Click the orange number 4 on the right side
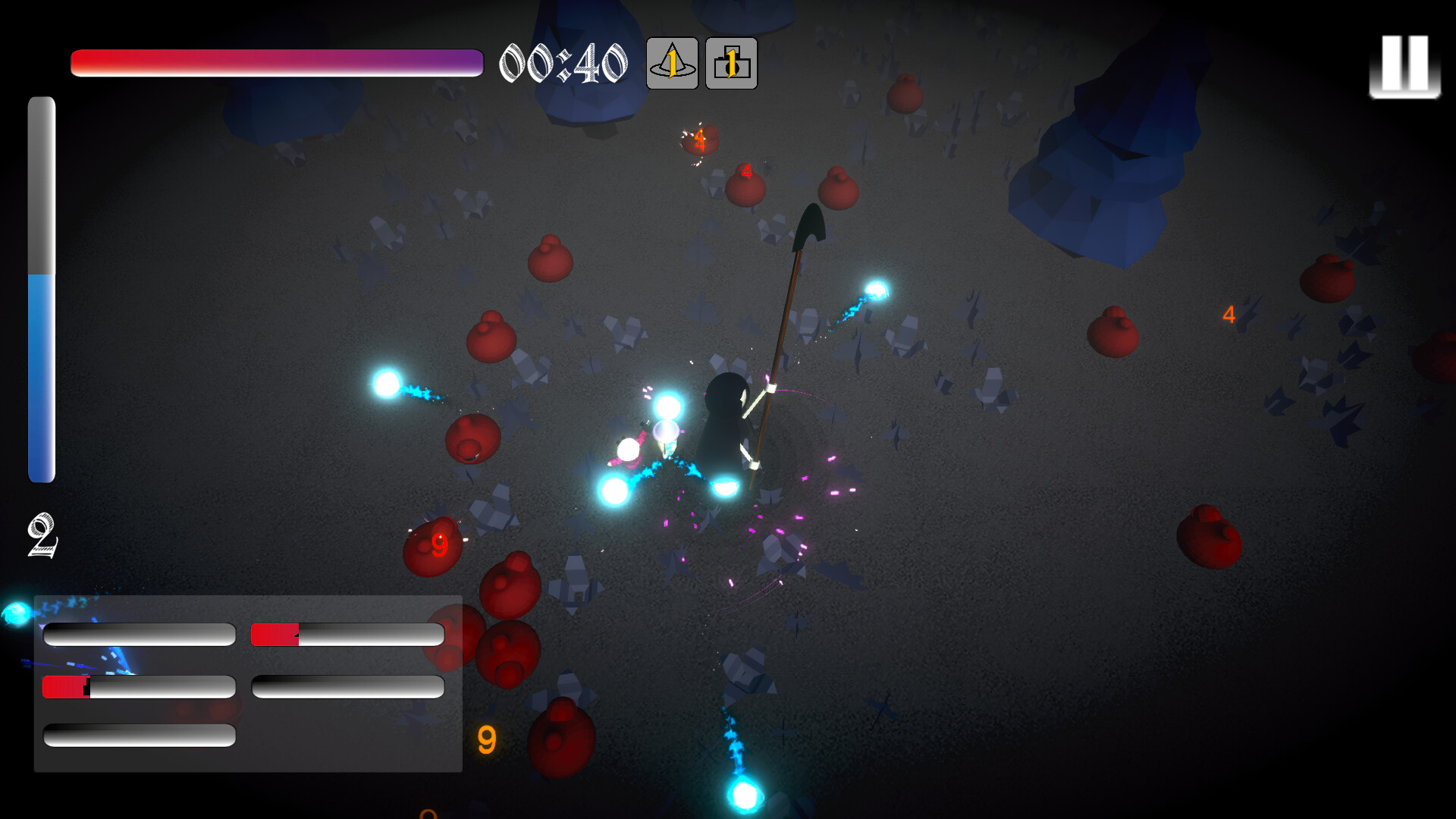This screenshot has width=1456, height=819. coord(1228,315)
